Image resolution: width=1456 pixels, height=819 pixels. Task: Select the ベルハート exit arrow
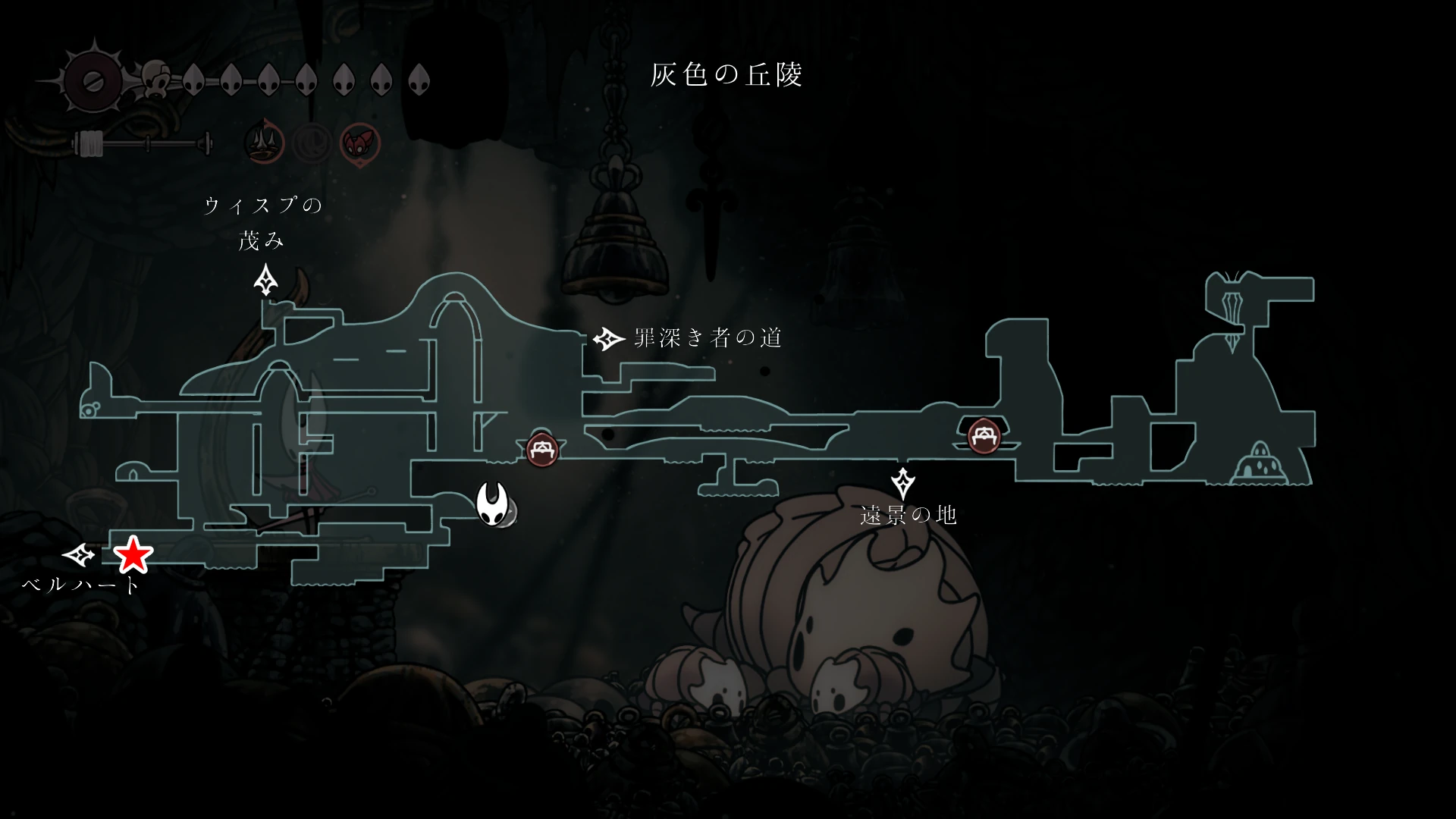78,556
